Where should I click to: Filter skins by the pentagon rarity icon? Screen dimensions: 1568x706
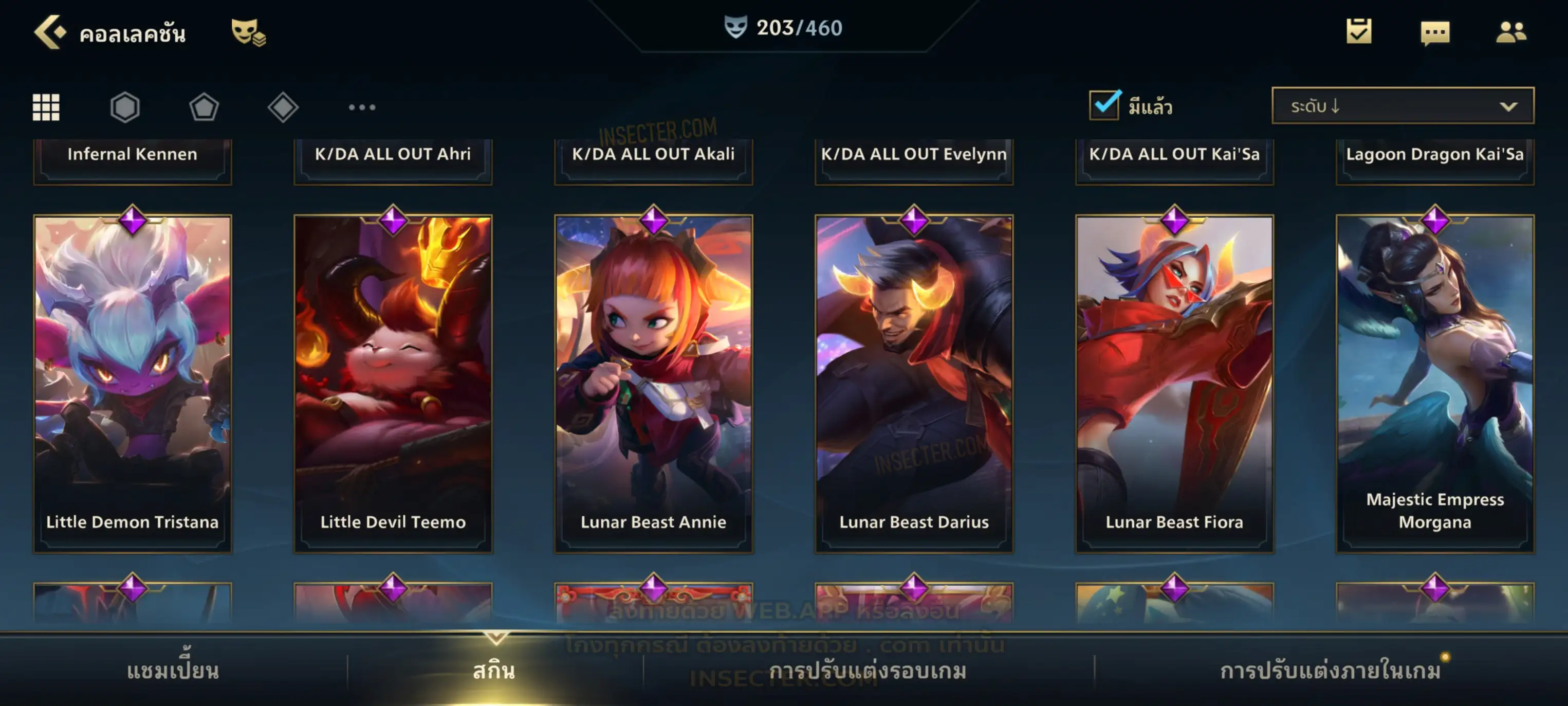(204, 107)
